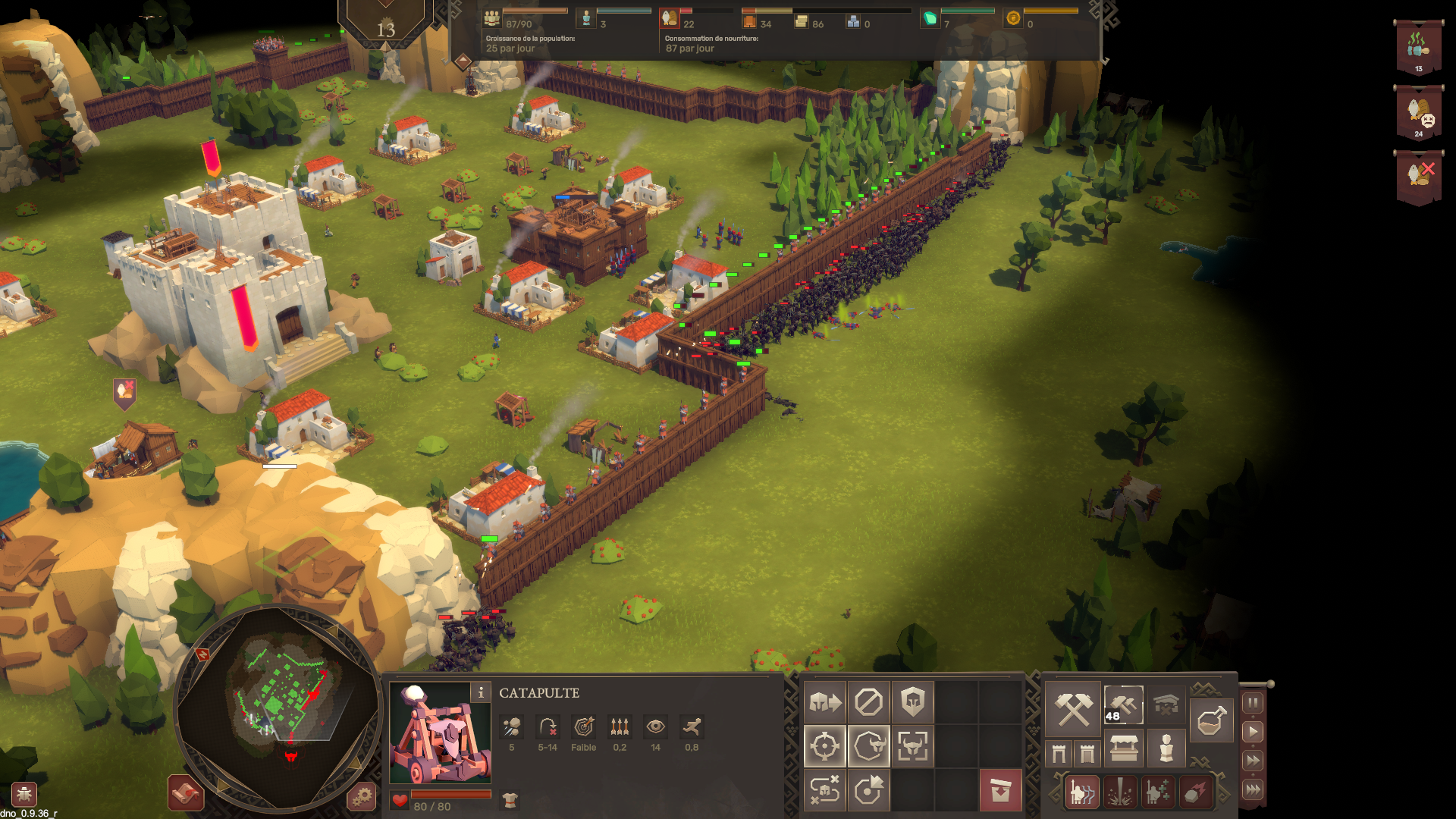Open the crossed hammers build menu
Screen dimensions: 1456x819
(x=1074, y=708)
